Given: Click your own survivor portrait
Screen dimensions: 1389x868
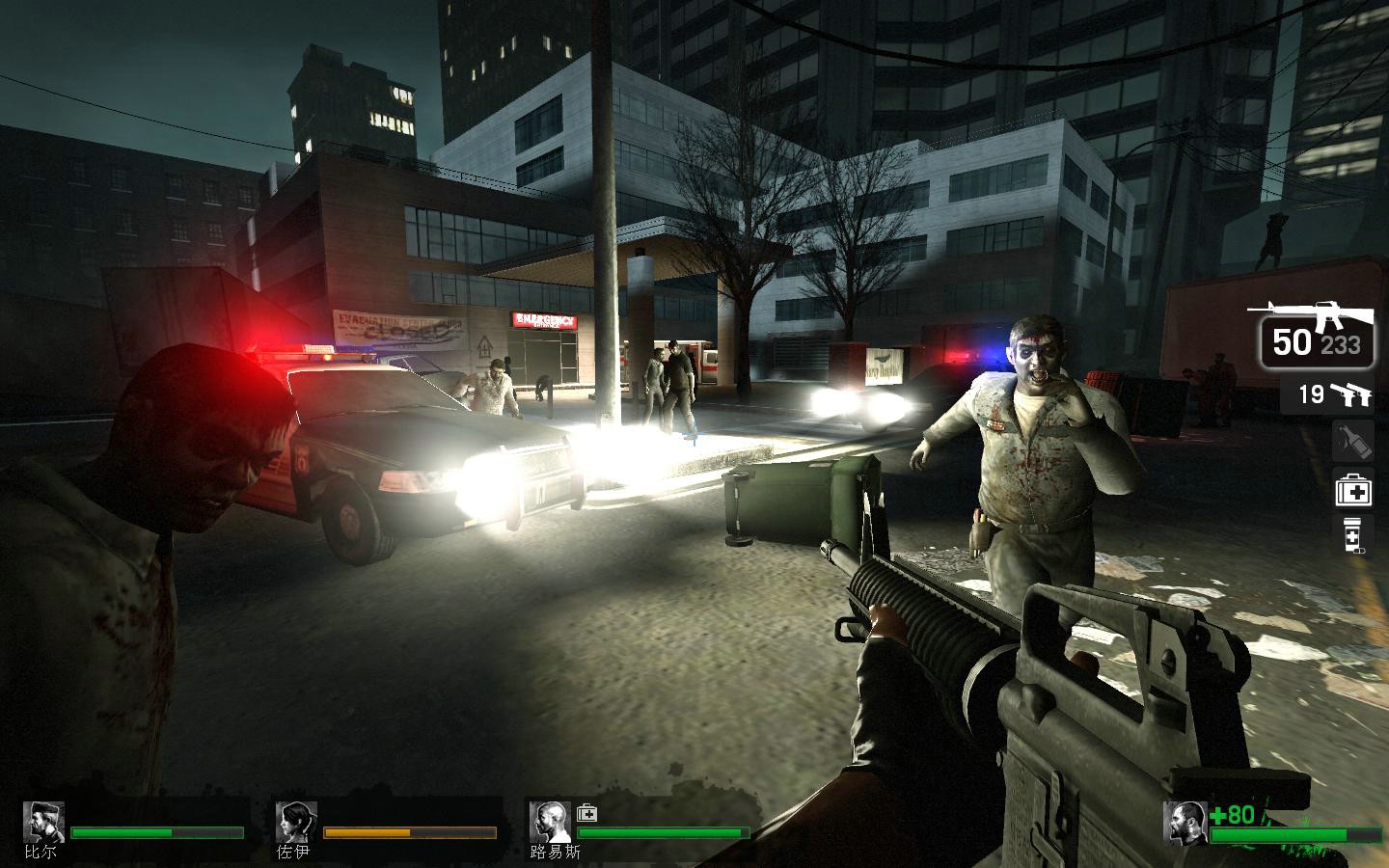Looking at the screenshot, I should pyautogui.click(x=1185, y=822).
